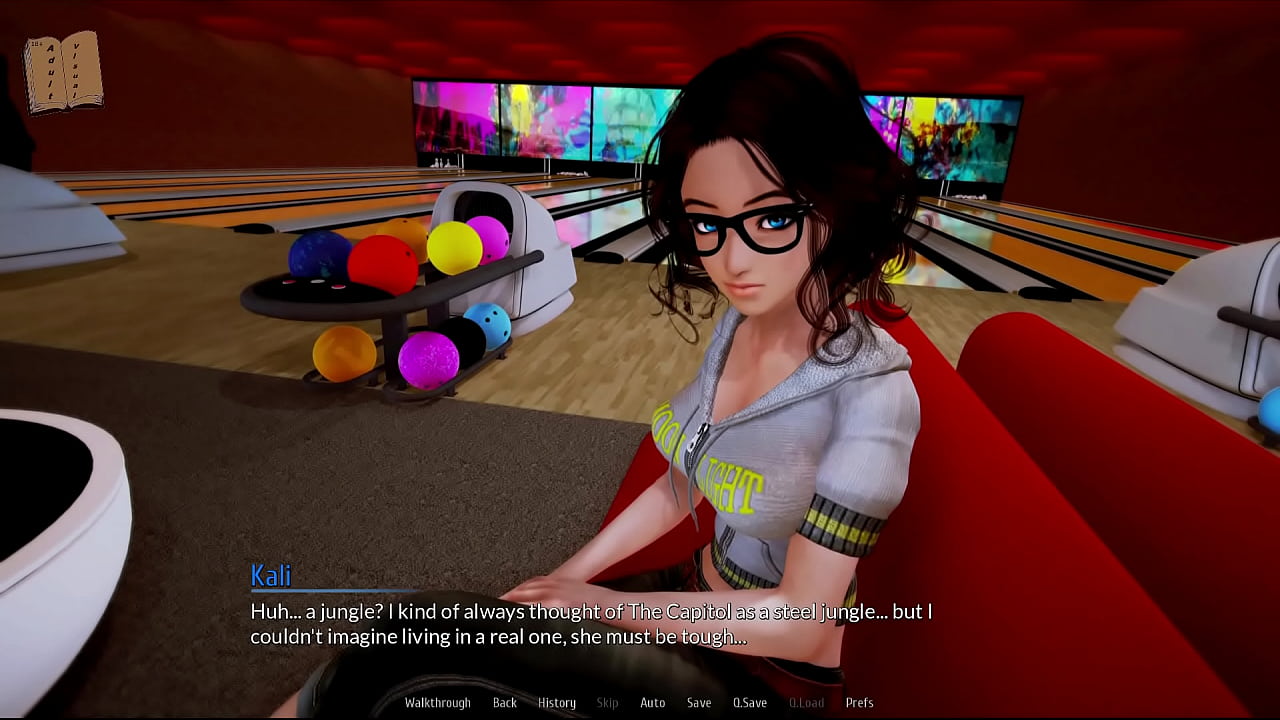Click the Adult Visual book logo
Image resolution: width=1280 pixels, height=720 pixels.
point(63,73)
